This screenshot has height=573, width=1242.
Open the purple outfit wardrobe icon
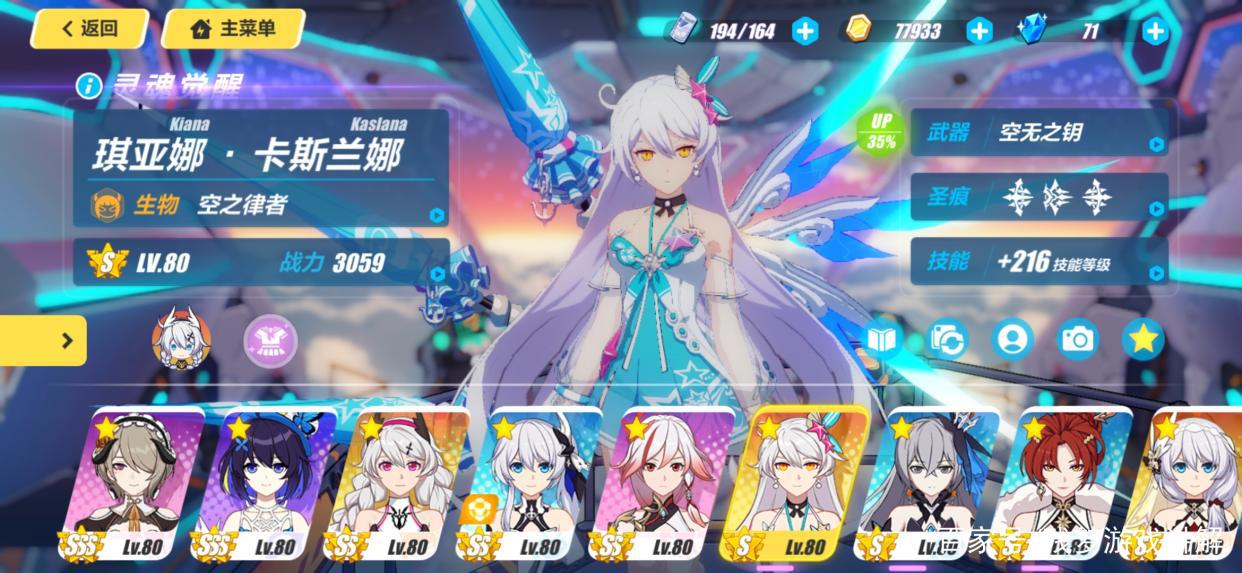(x=270, y=340)
